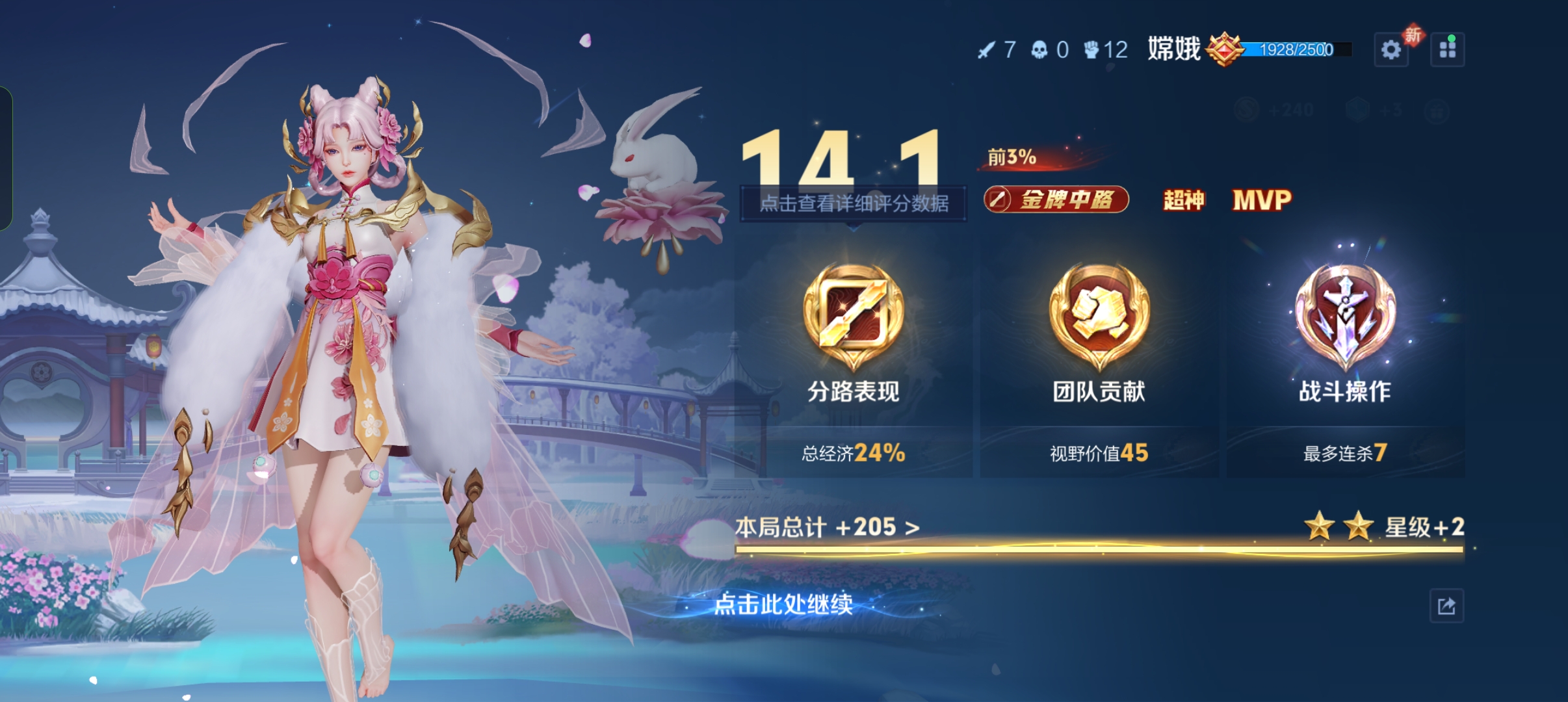The height and width of the screenshot is (702, 1568).
Task: Expand the 本局总计 +205 breakdown
Action: pos(827,527)
